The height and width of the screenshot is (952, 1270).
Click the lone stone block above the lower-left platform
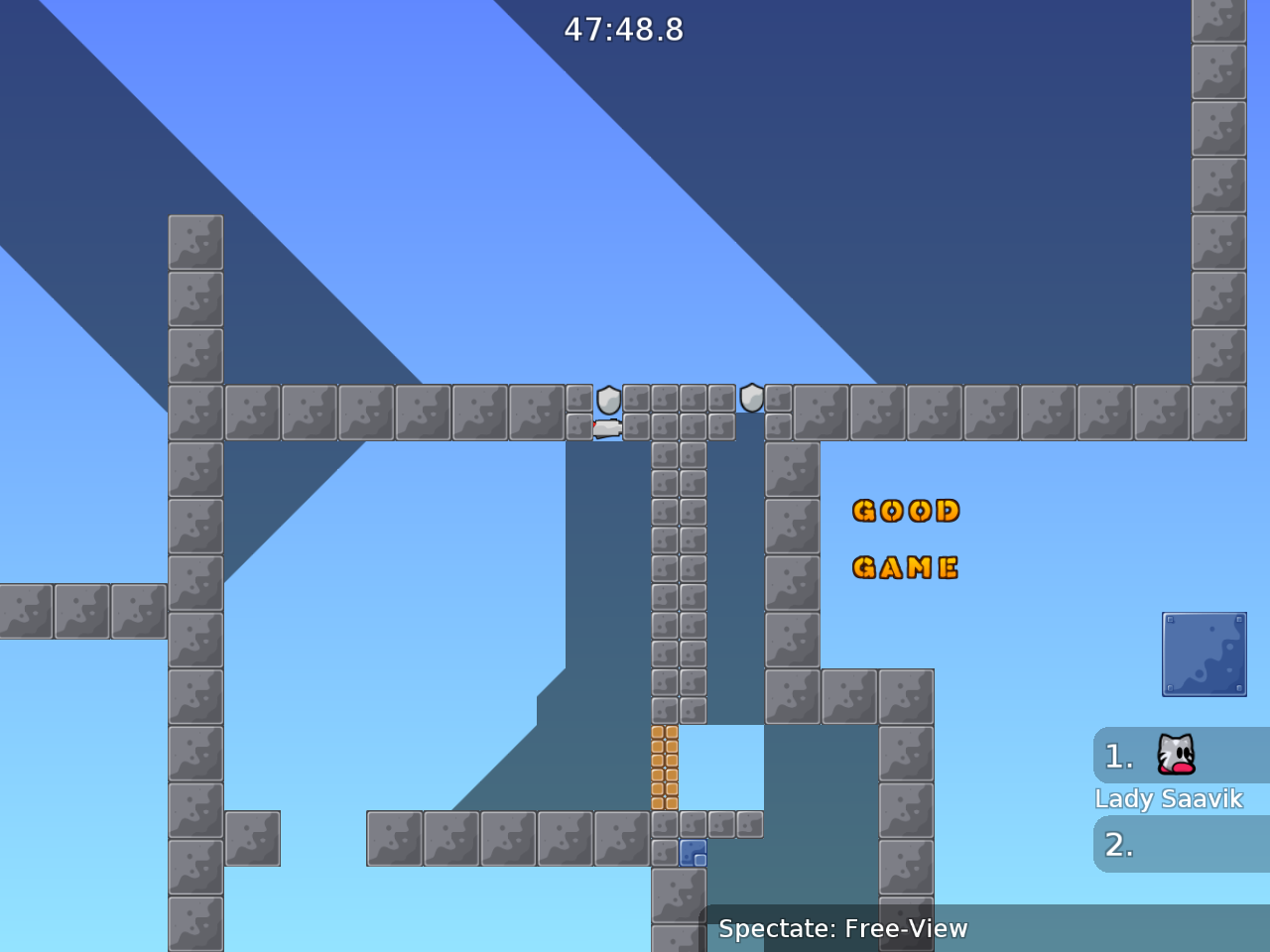[253, 838]
